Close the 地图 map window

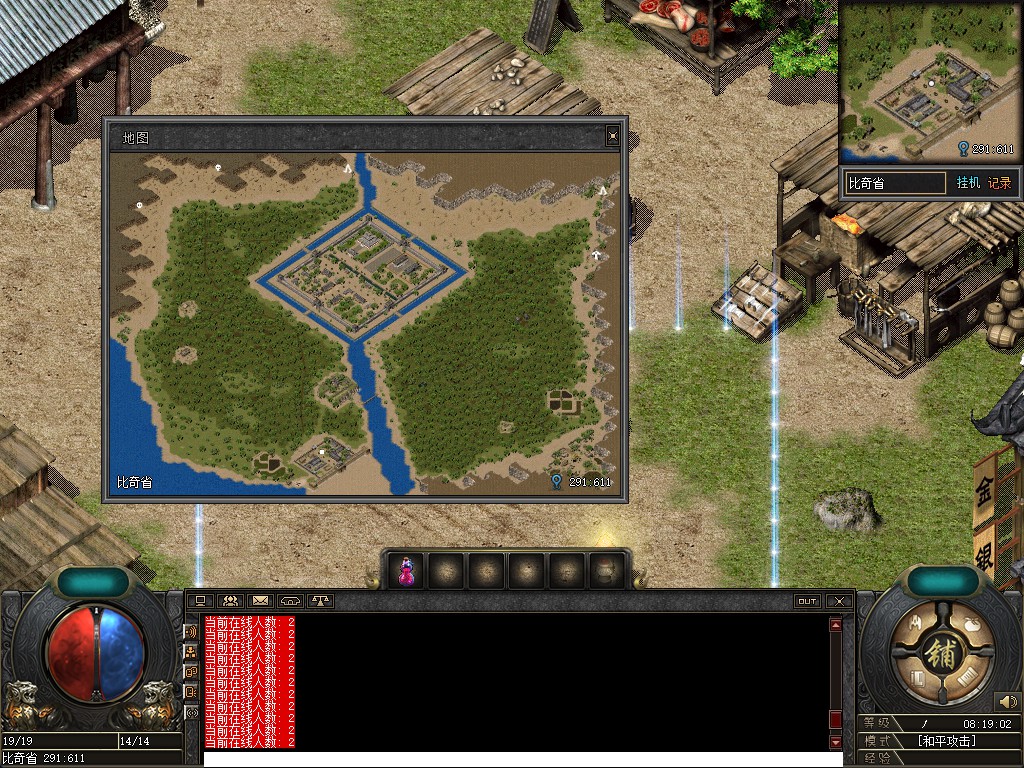coord(613,136)
